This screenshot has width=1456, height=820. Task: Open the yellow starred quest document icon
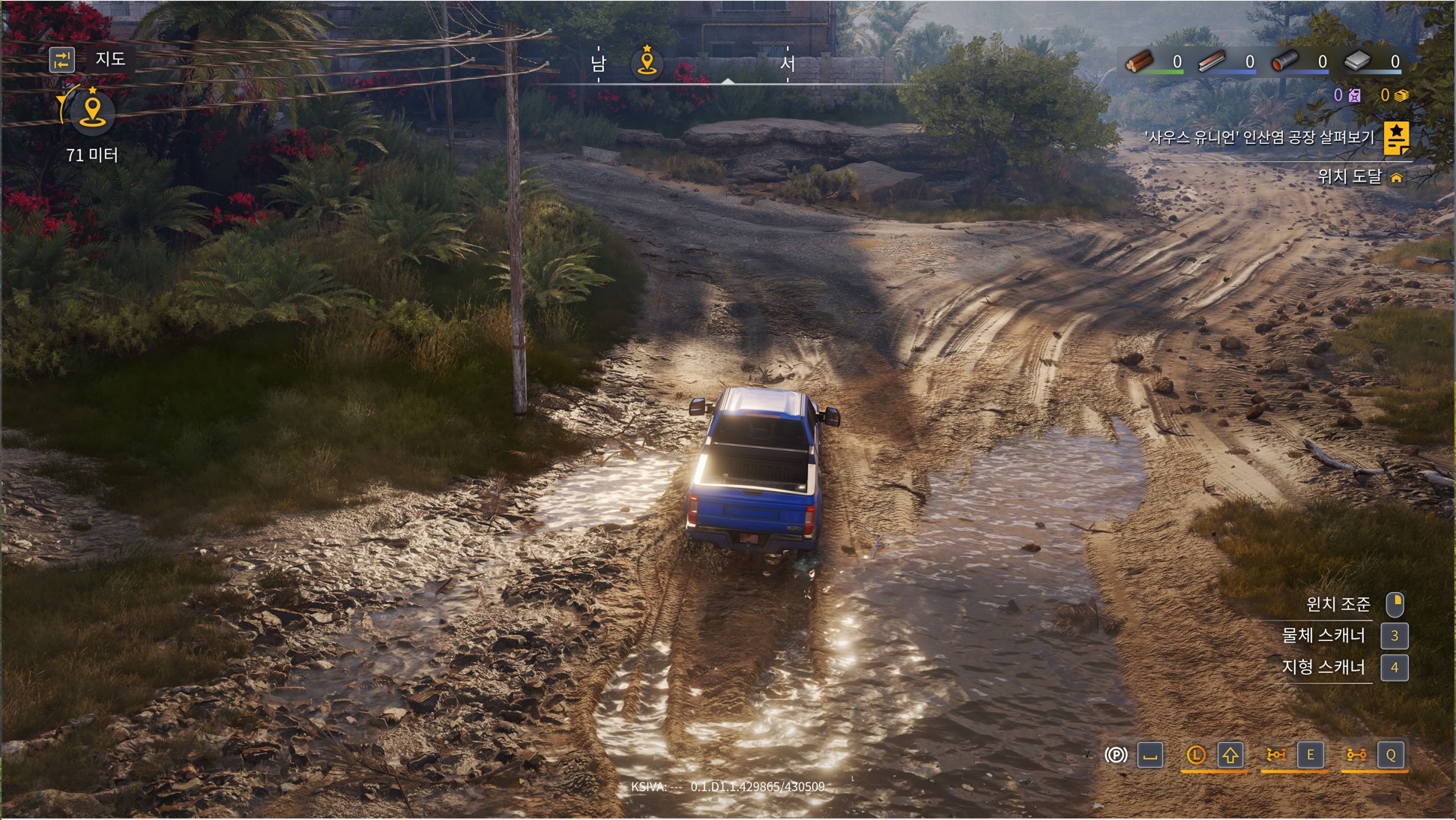pos(1396,137)
